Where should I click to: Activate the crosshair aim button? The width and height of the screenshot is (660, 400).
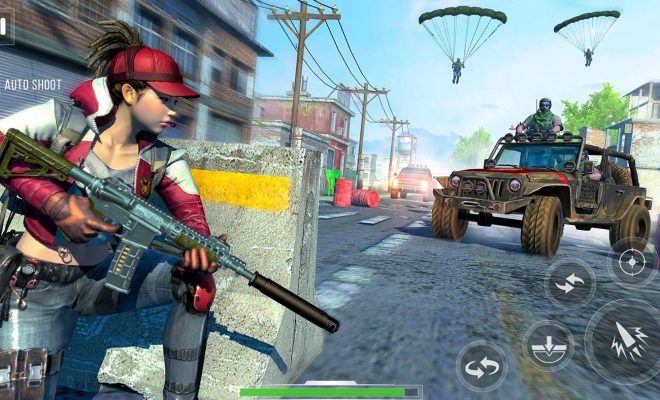point(632,262)
